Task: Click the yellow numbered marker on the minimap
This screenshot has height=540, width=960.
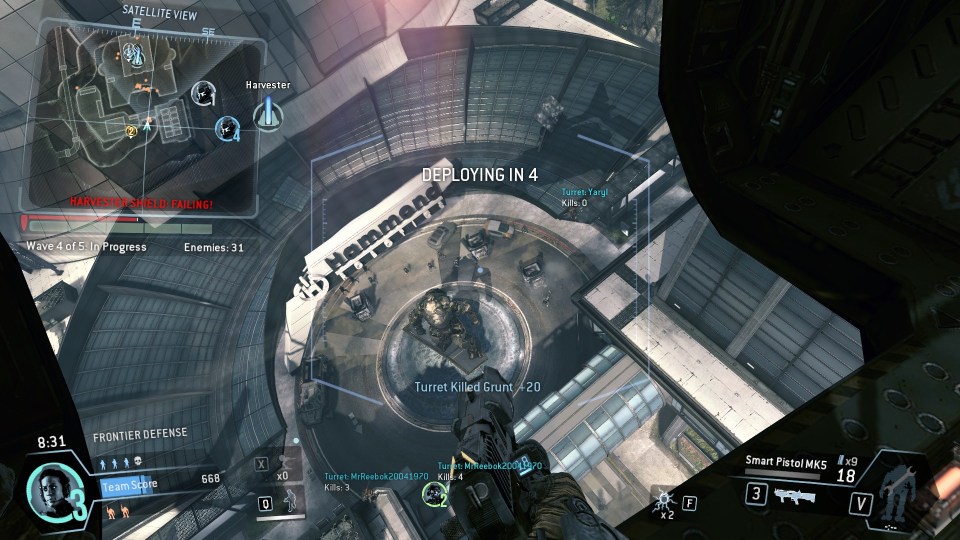Action: pos(131,130)
